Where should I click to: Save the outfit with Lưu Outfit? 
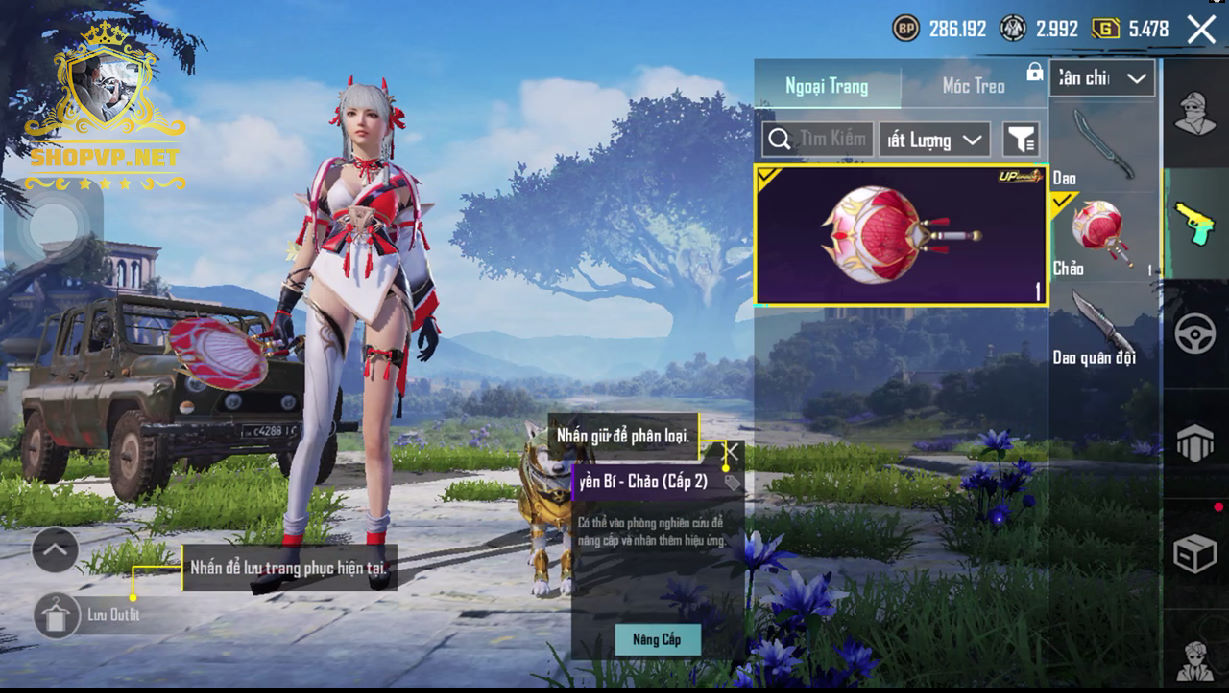pos(58,615)
